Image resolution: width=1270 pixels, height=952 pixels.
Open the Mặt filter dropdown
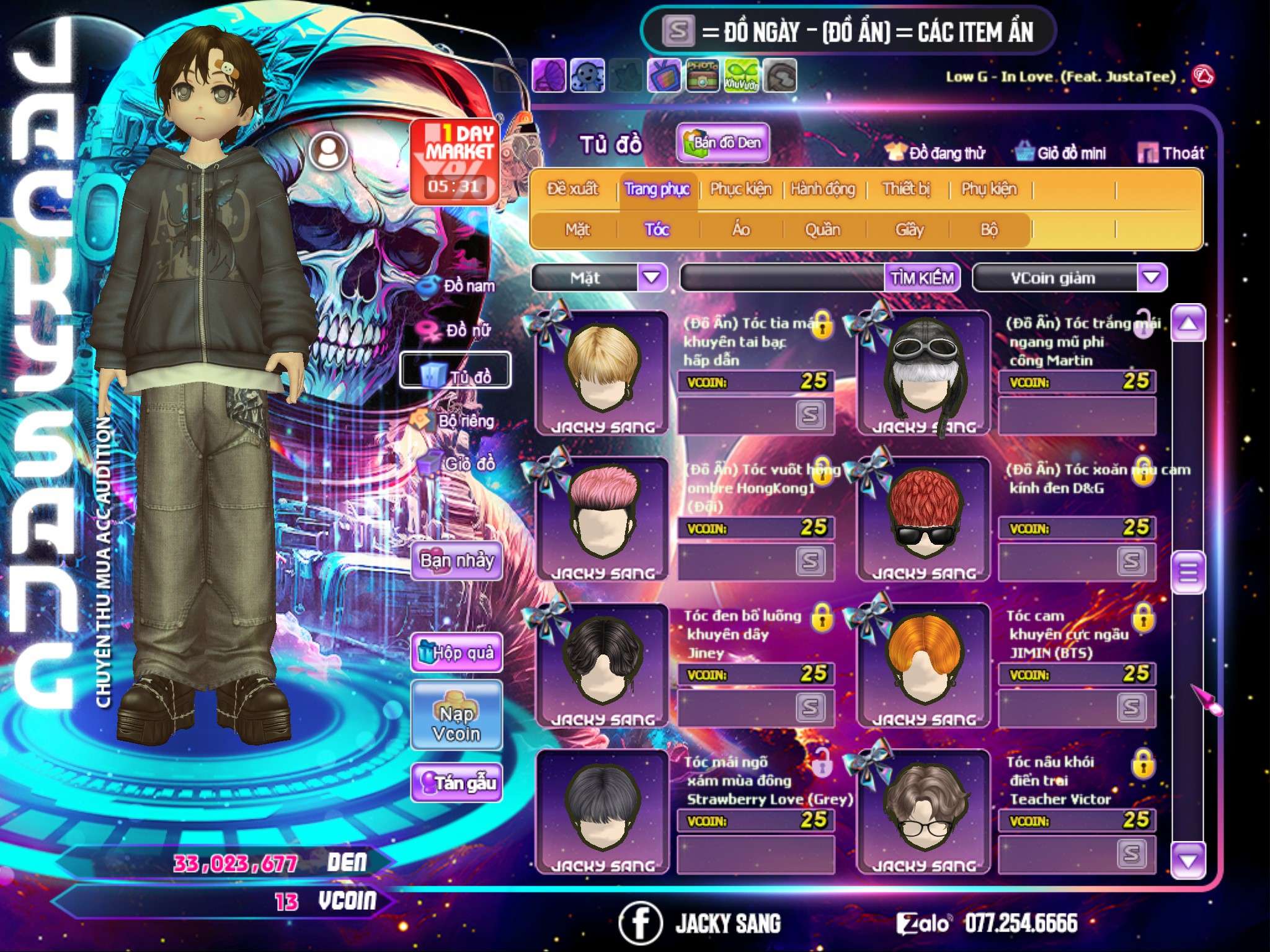(x=652, y=278)
